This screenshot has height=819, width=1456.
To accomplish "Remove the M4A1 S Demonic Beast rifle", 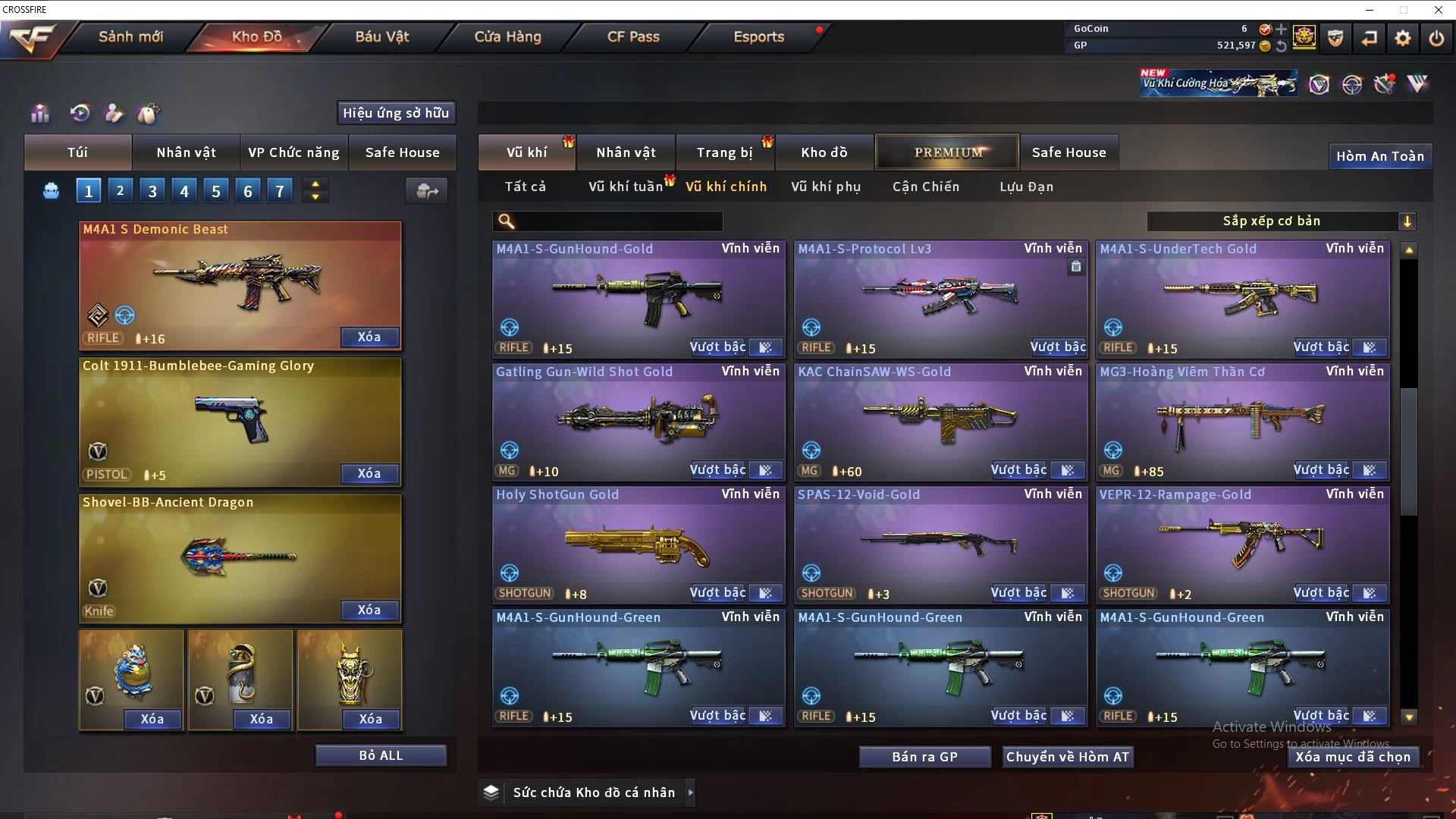I will pos(369,337).
